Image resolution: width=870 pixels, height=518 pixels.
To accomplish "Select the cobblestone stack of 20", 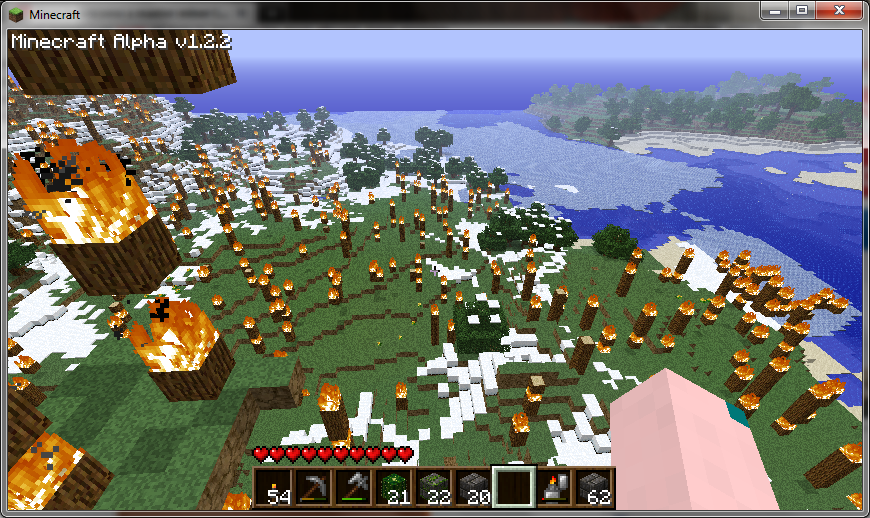I will [x=473, y=487].
